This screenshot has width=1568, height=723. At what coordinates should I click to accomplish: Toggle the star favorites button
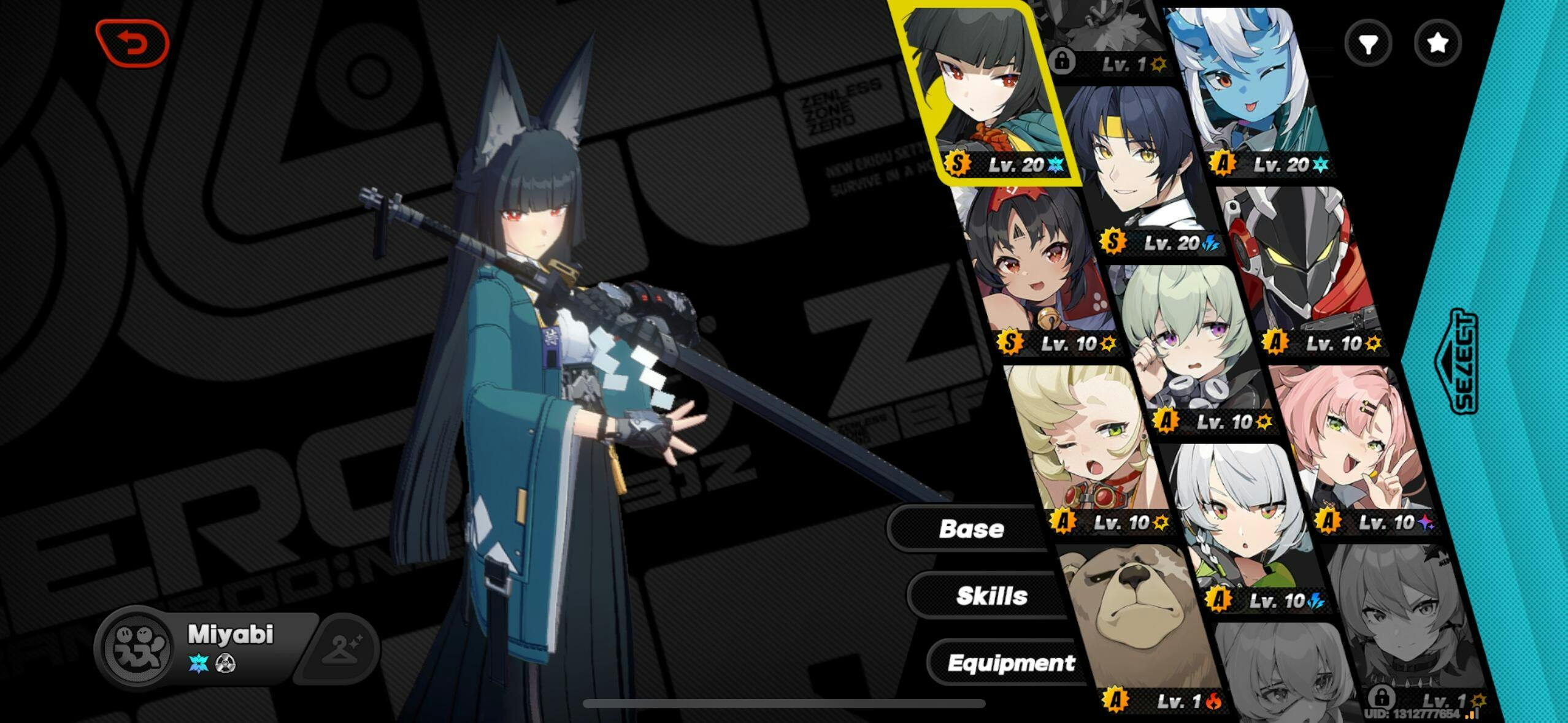point(1437,43)
